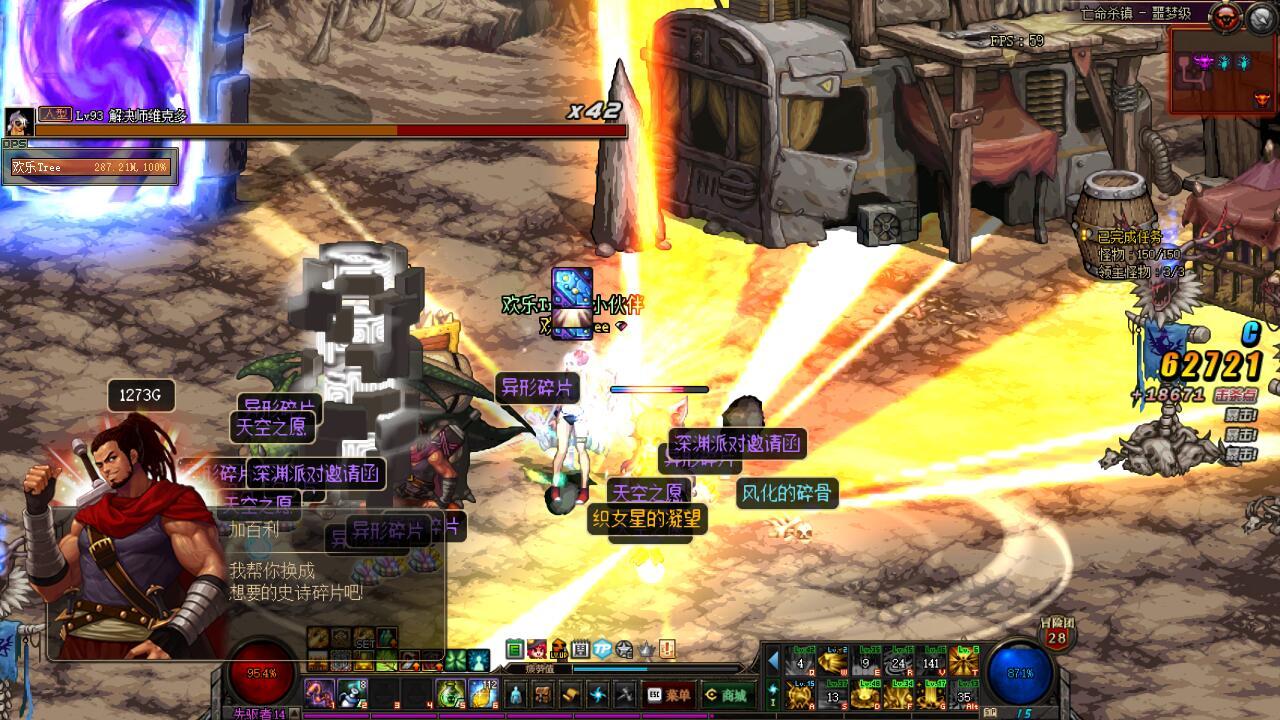
Task: Use the green potion in slot 5
Action: (x=451, y=692)
